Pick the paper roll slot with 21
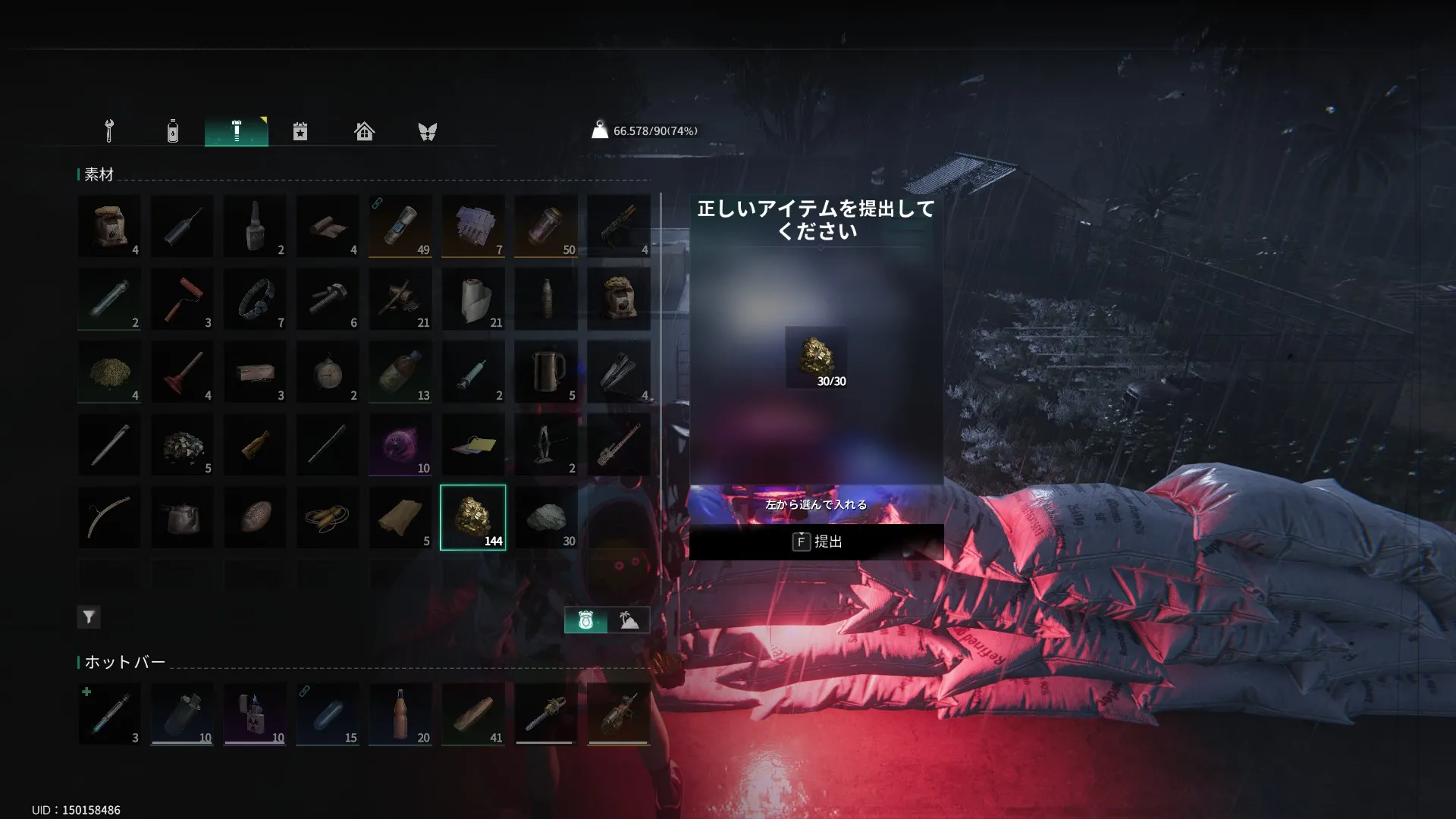This screenshot has height=819, width=1456. coord(473,300)
